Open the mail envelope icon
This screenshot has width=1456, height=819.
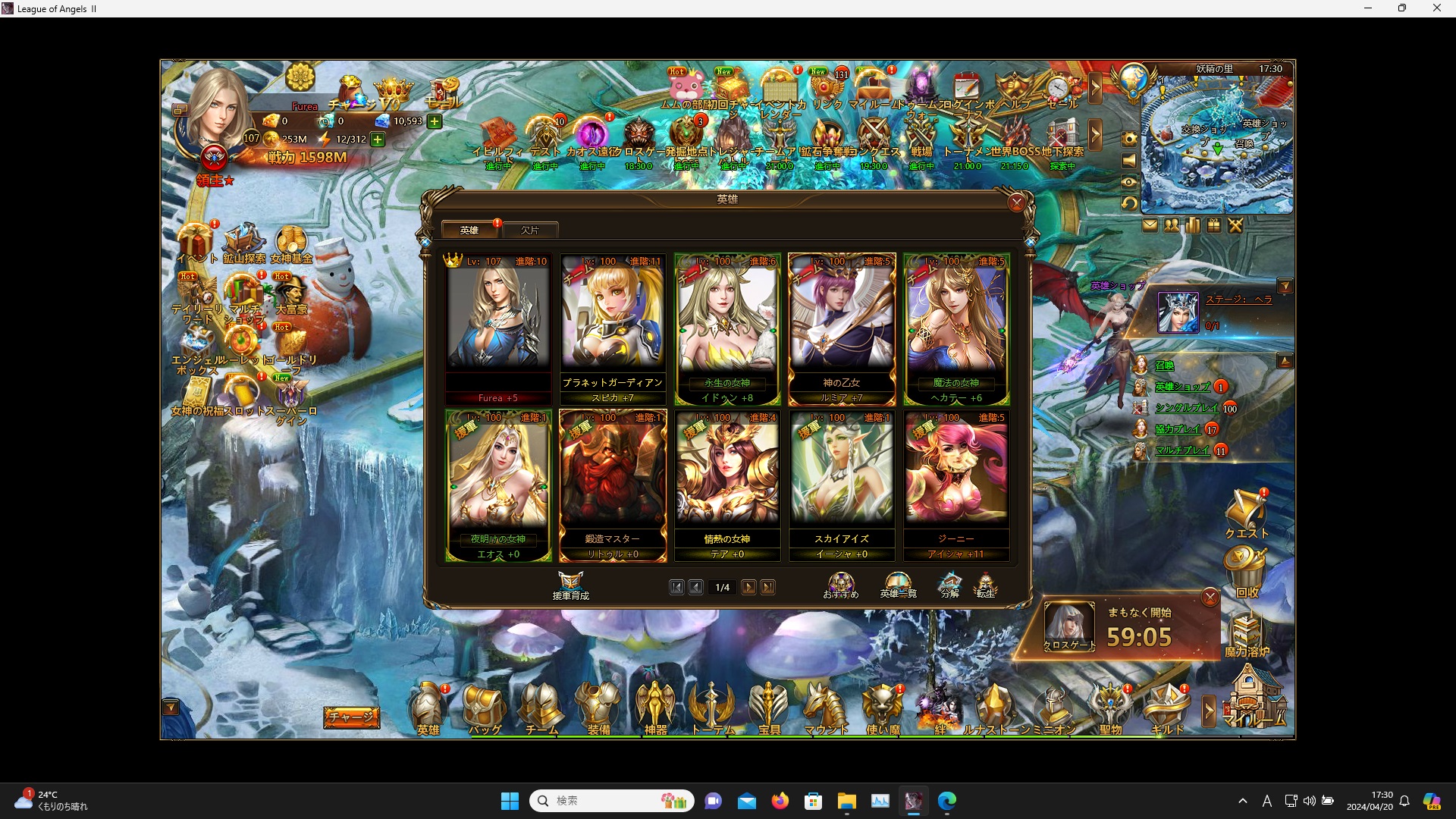pyautogui.click(x=1150, y=225)
